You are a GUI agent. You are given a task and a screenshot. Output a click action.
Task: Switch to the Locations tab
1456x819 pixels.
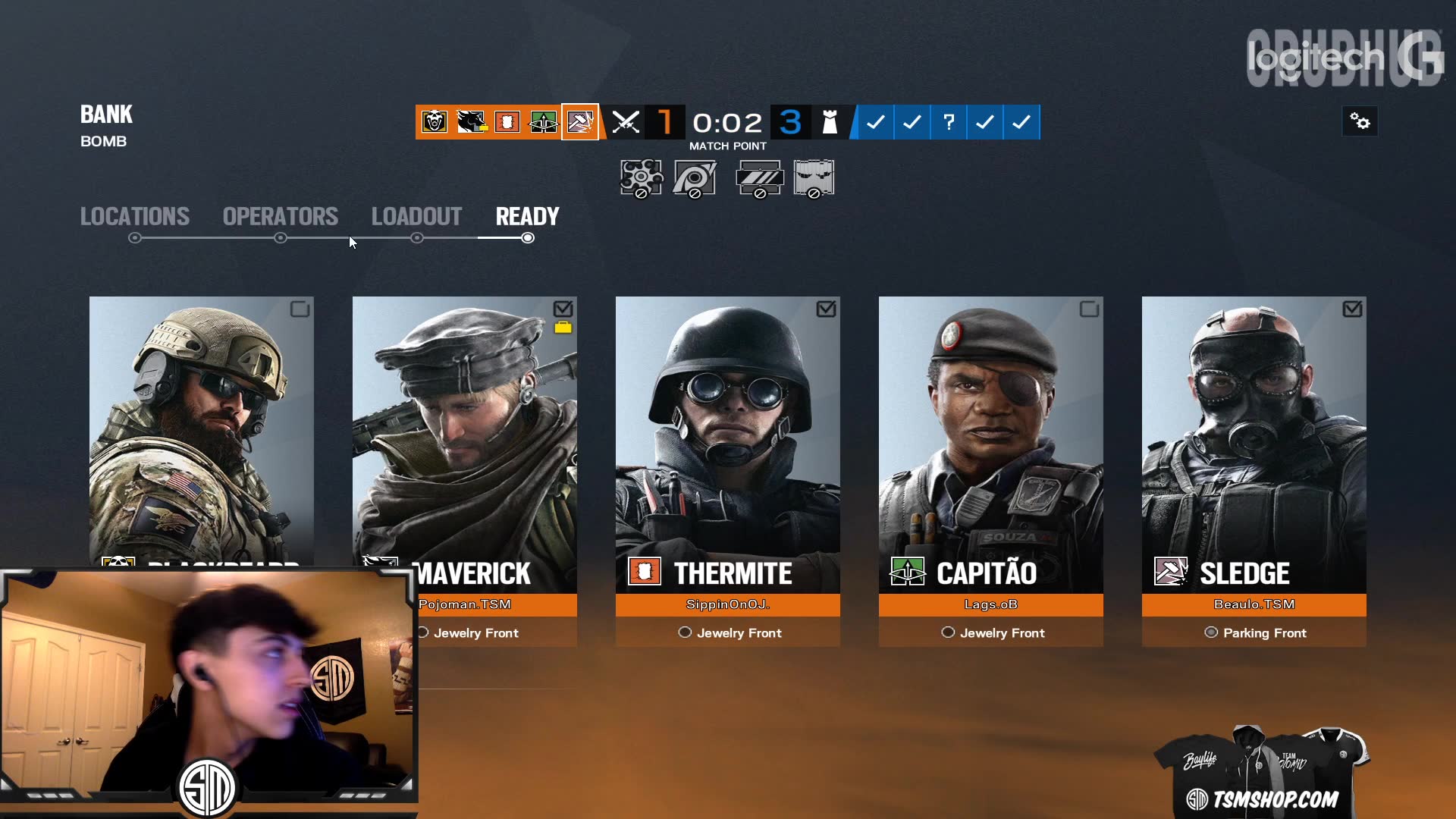coord(135,217)
